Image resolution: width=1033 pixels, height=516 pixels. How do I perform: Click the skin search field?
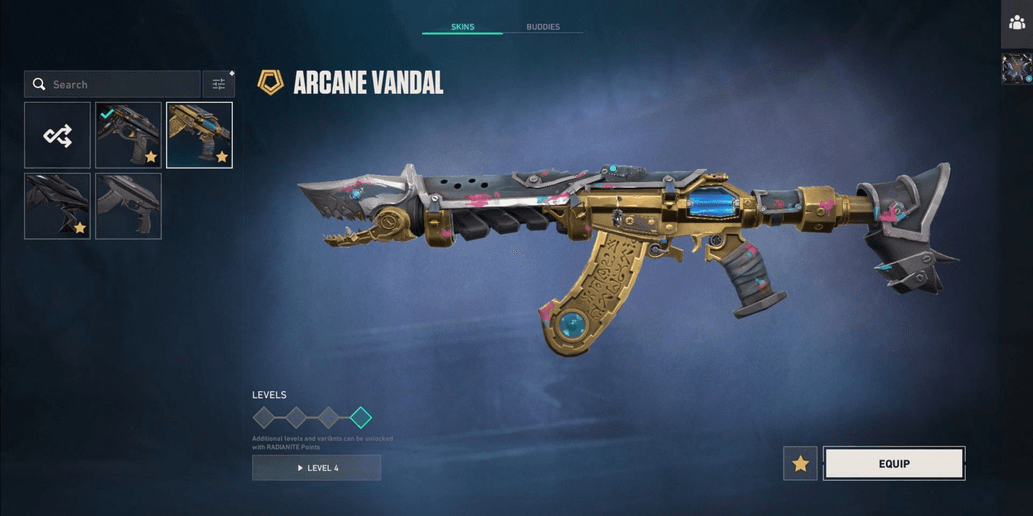coord(113,85)
